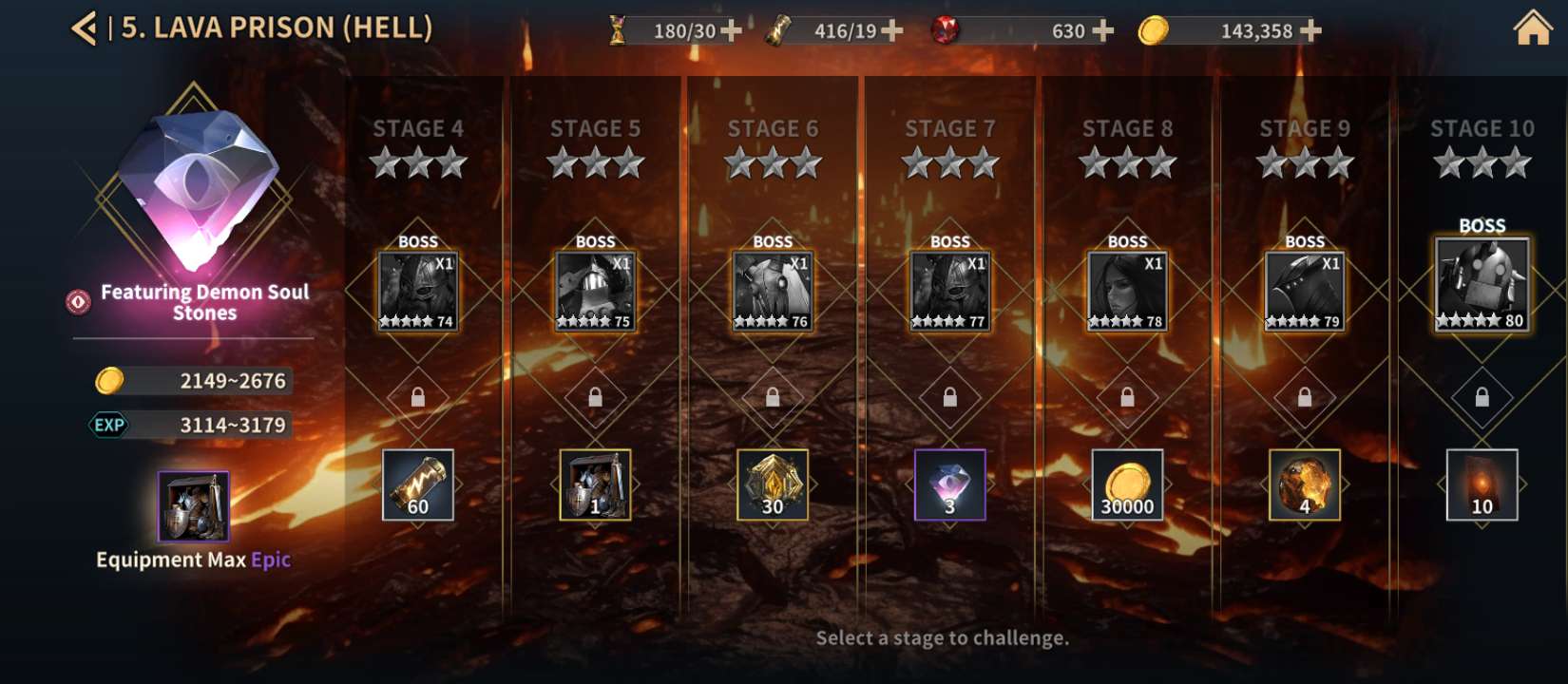Inspect the Stage 7 Demon Soul Stone reward
The image size is (1568, 684).
pos(949,485)
